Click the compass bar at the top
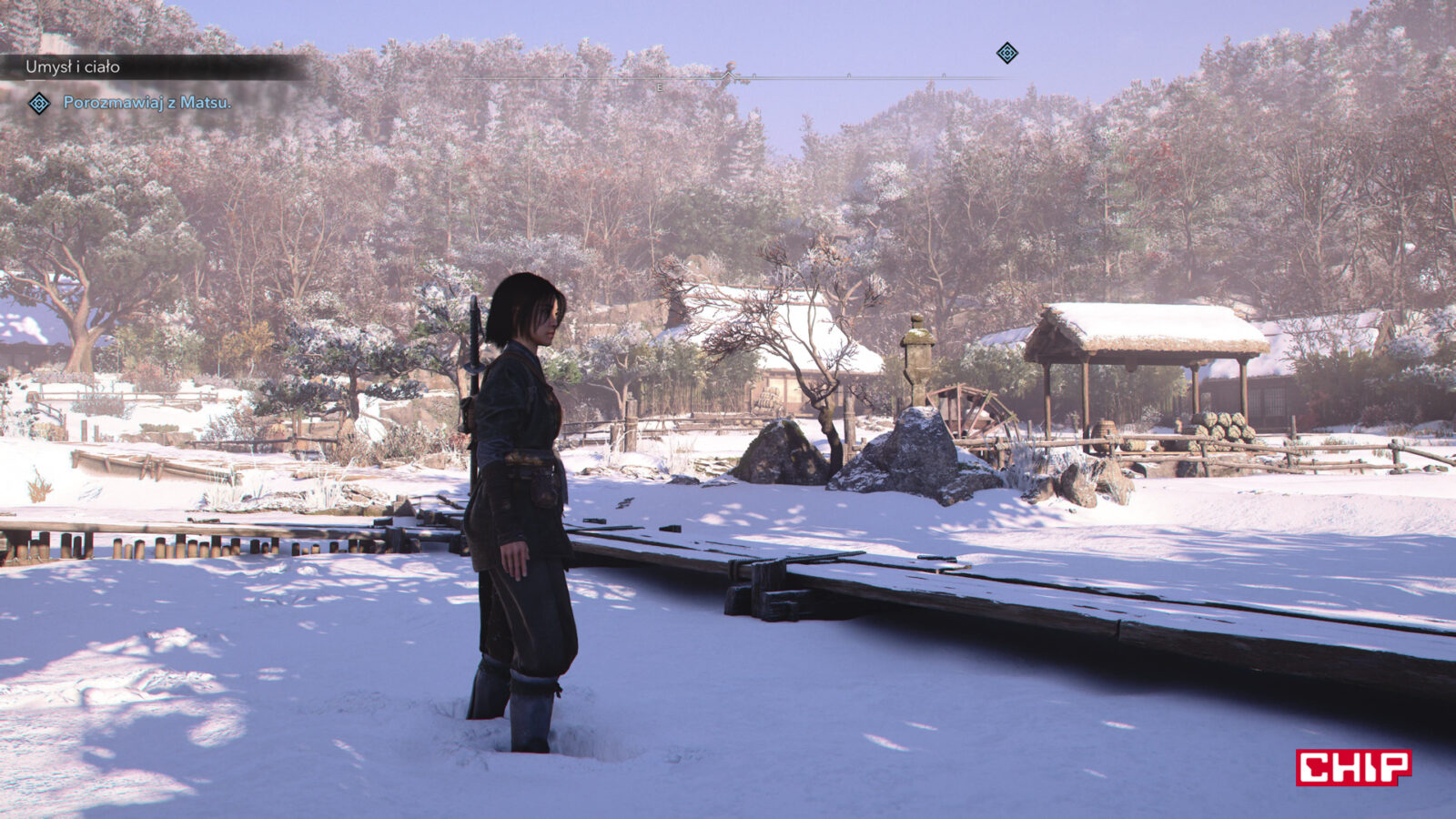1456x819 pixels. [x=728, y=77]
